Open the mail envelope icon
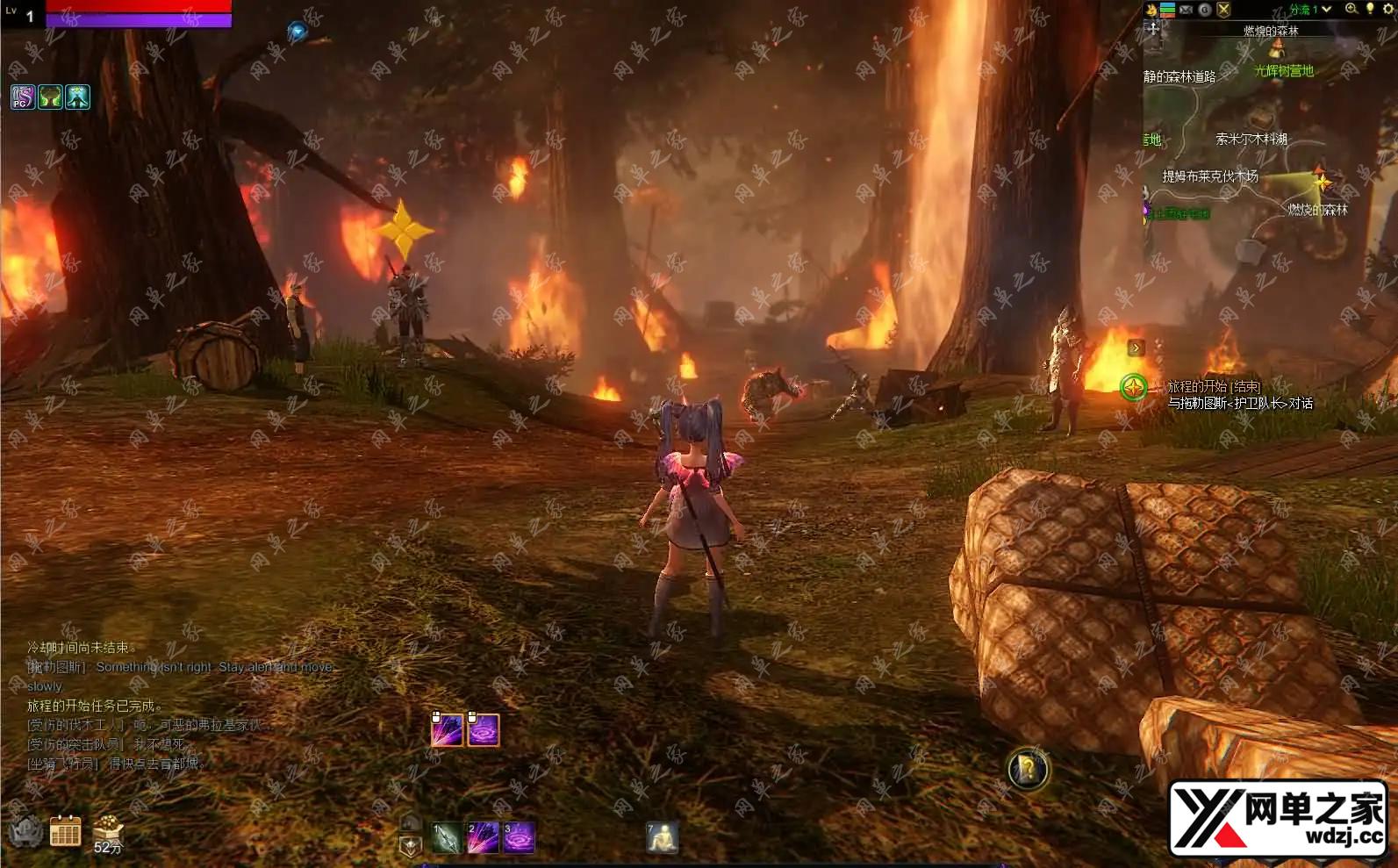This screenshot has height=868, width=1398. (x=1187, y=10)
